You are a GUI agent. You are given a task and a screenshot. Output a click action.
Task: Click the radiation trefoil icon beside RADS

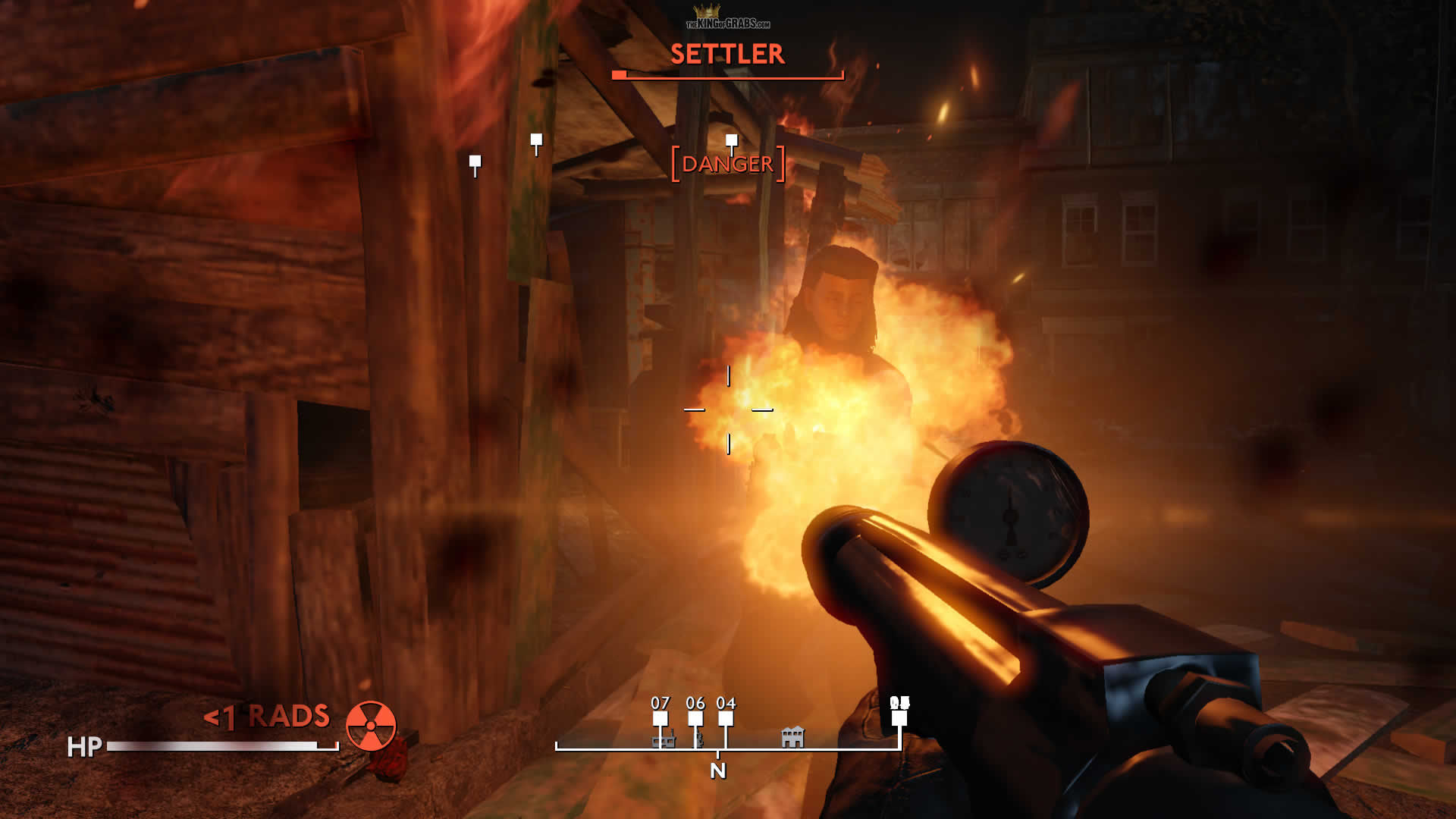click(371, 726)
